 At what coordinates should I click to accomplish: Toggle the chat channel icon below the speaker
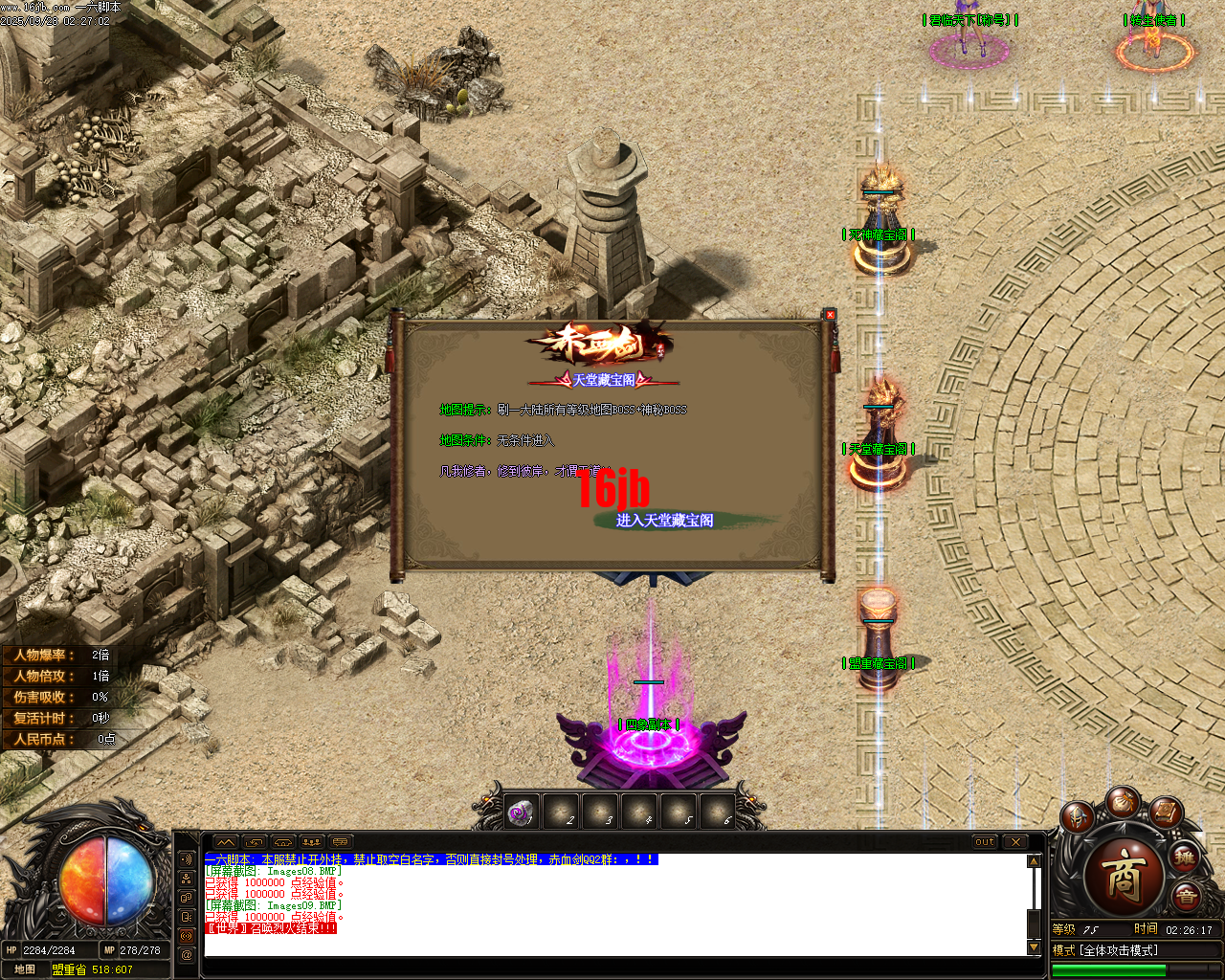(x=187, y=877)
